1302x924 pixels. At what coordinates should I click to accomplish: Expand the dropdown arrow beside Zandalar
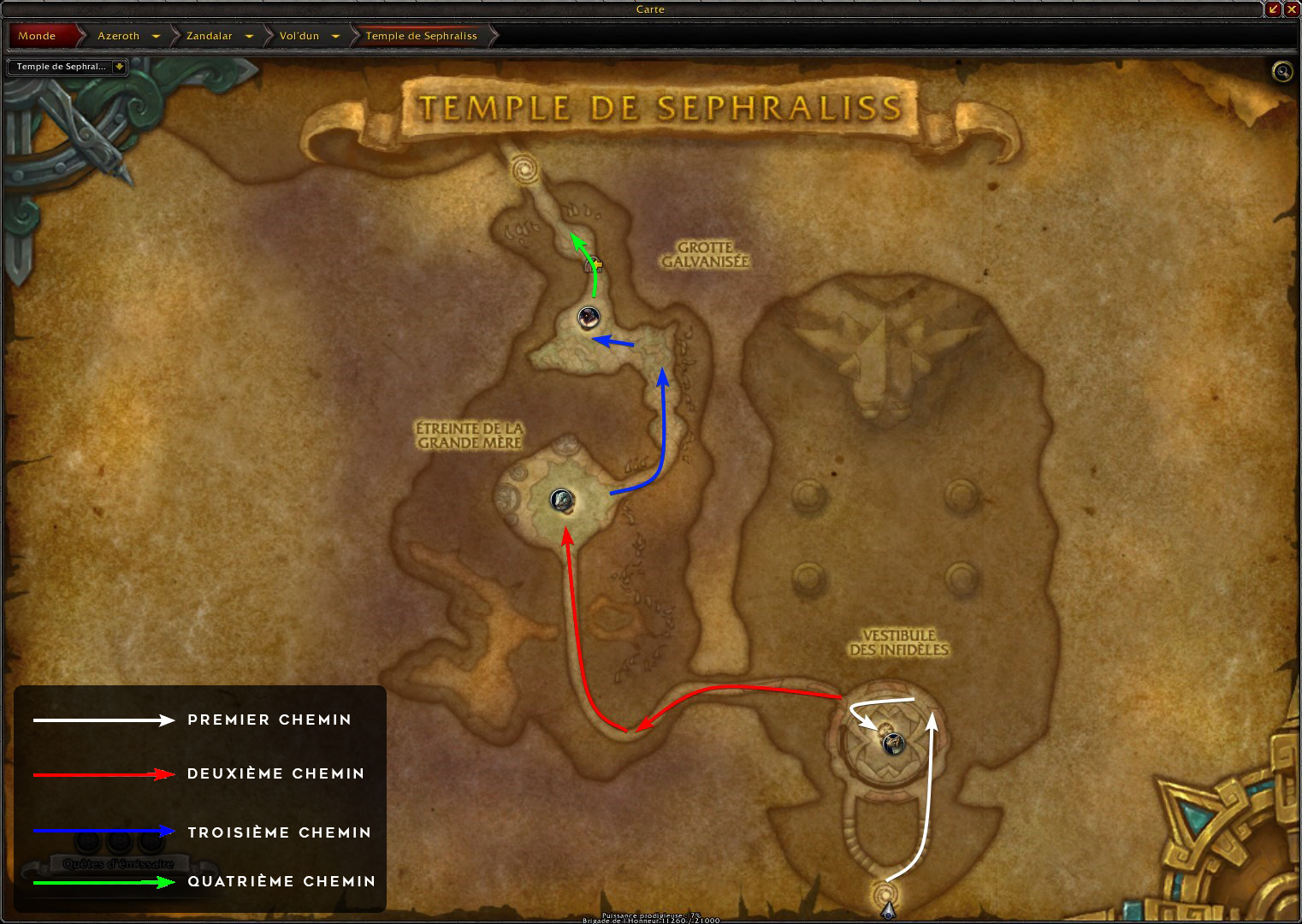(249, 36)
